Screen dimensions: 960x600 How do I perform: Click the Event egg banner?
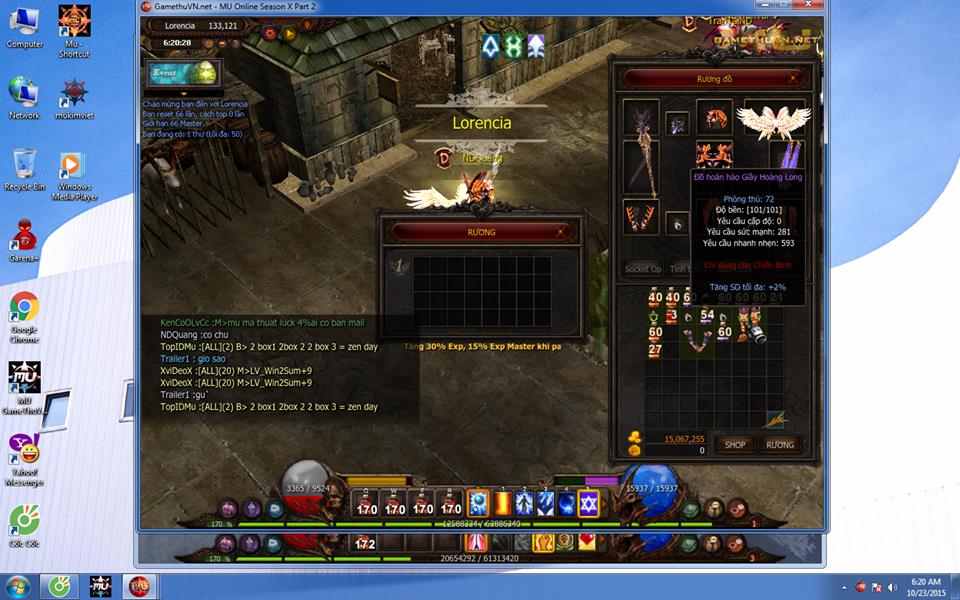(181, 74)
